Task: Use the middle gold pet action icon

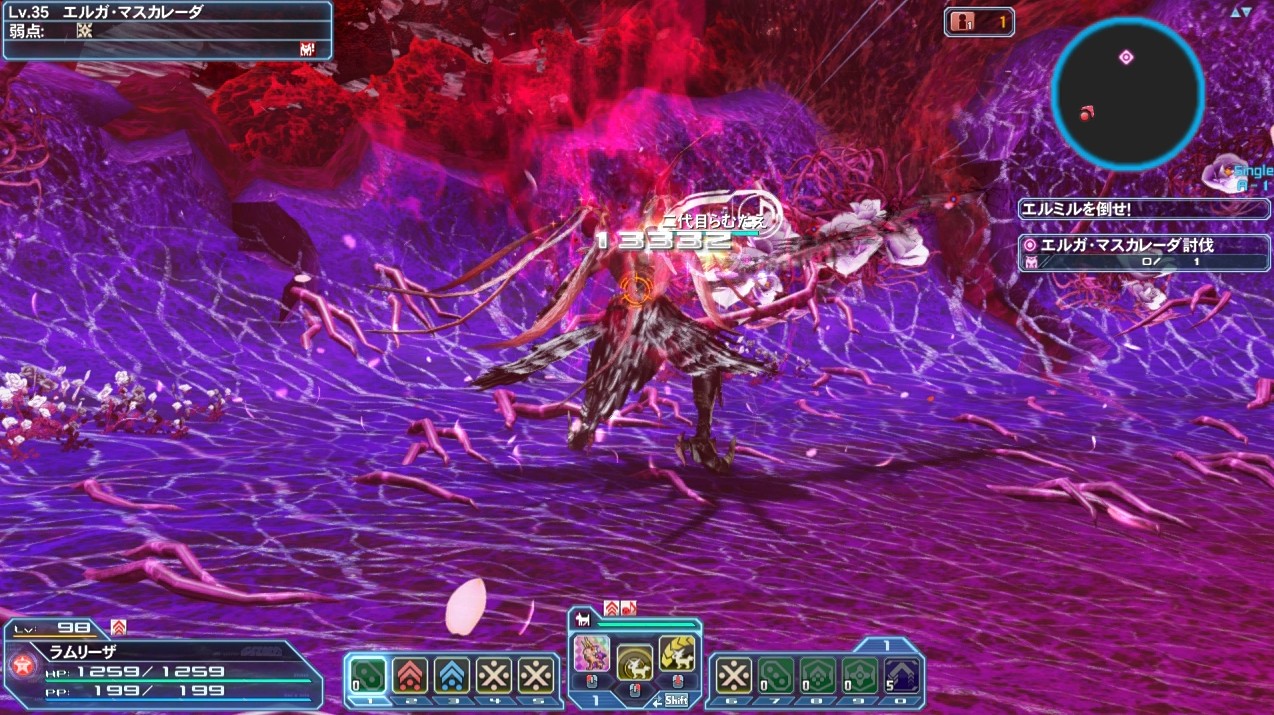Action: point(634,662)
